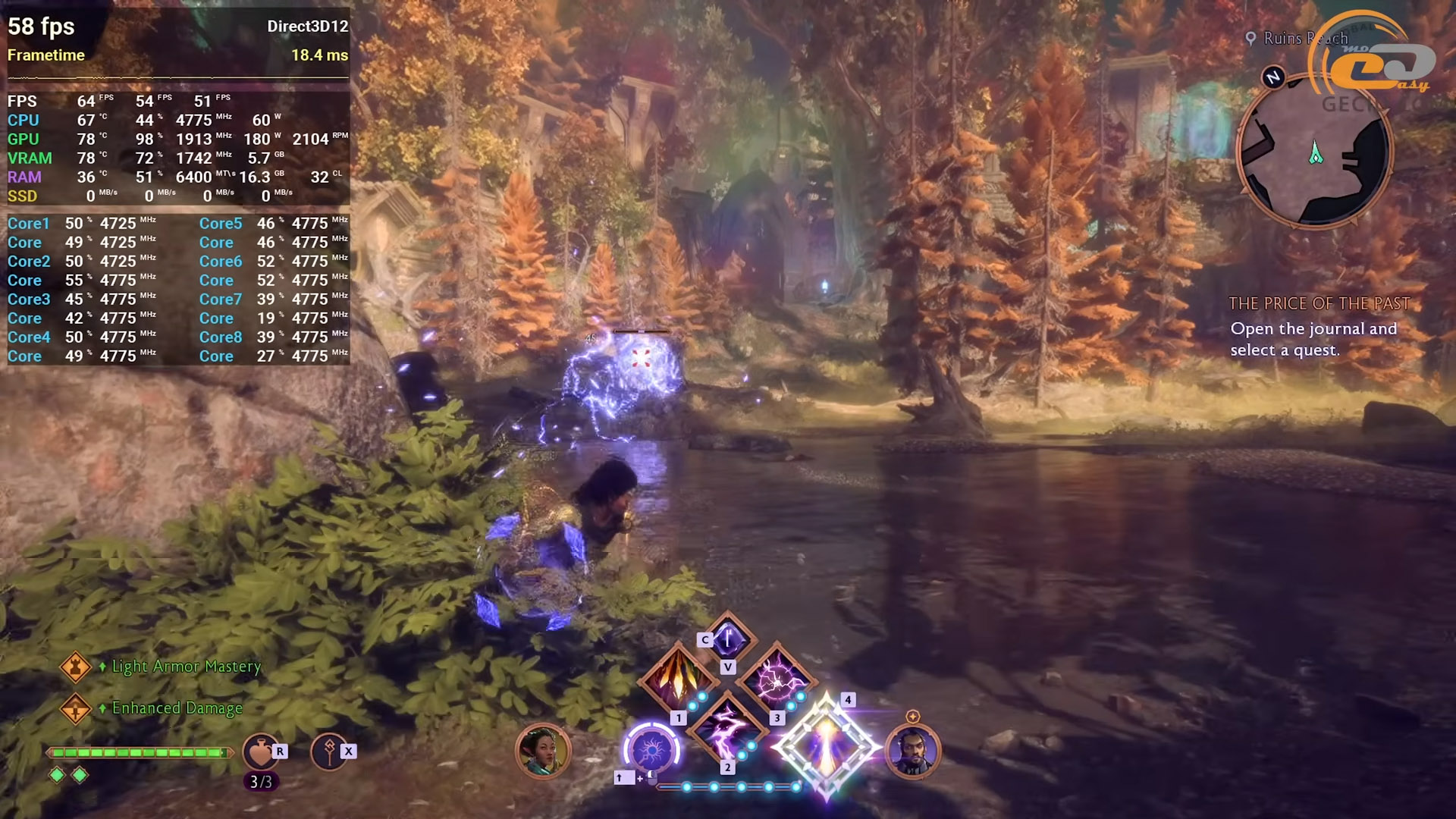
Task: Click the Enhanced Damage buff icon
Action: coord(75,709)
